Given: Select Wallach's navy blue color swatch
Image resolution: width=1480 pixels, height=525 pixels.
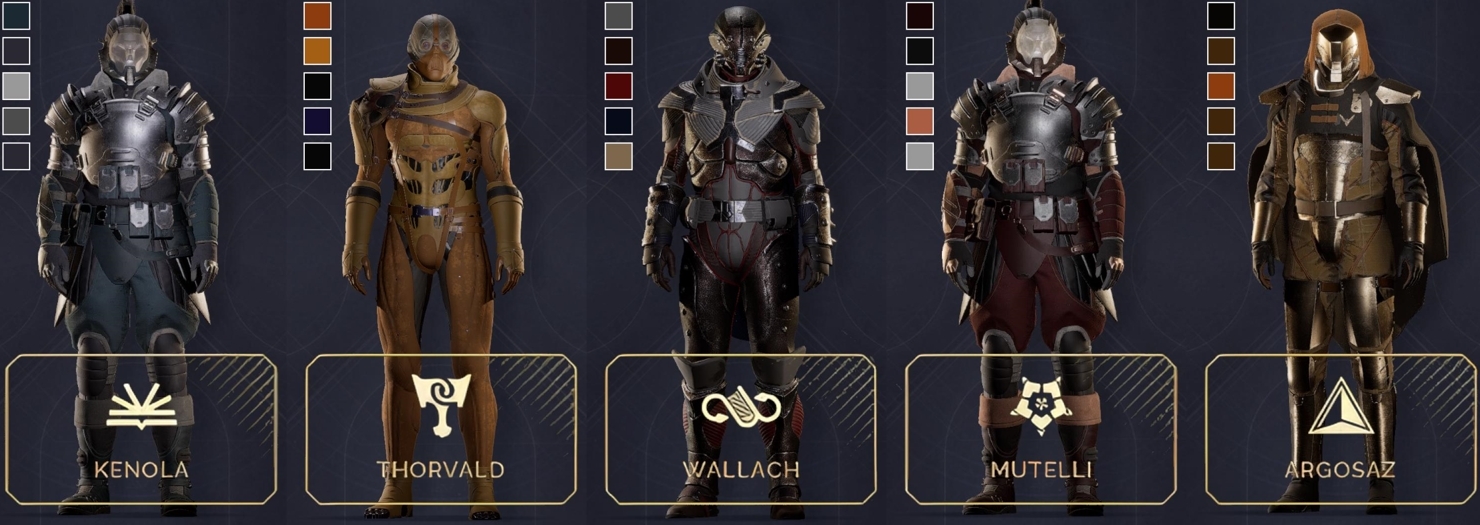Looking at the screenshot, I should [619, 121].
